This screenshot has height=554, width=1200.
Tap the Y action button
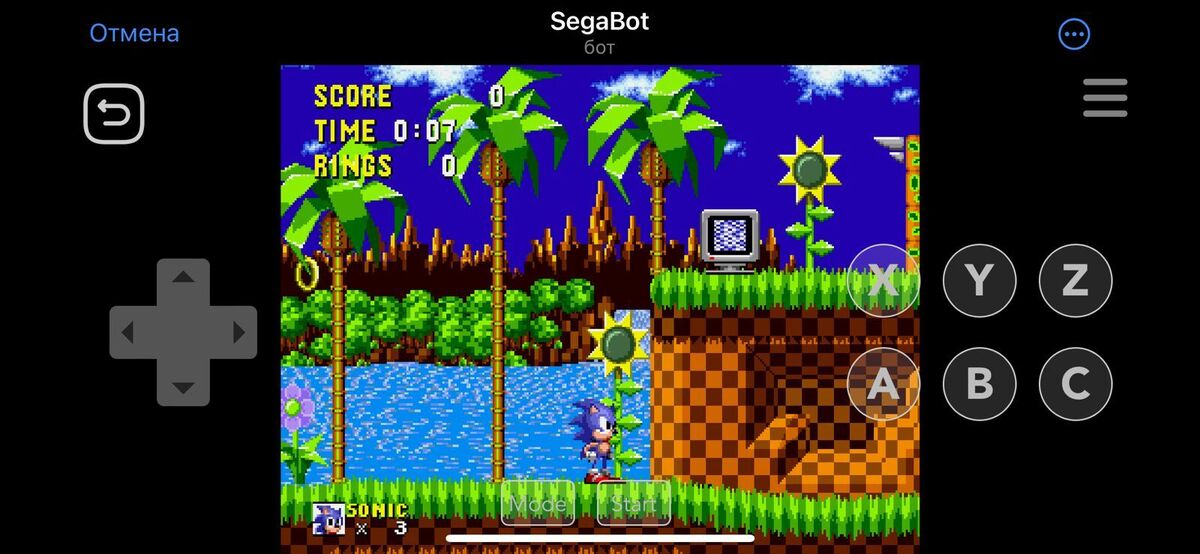point(979,281)
